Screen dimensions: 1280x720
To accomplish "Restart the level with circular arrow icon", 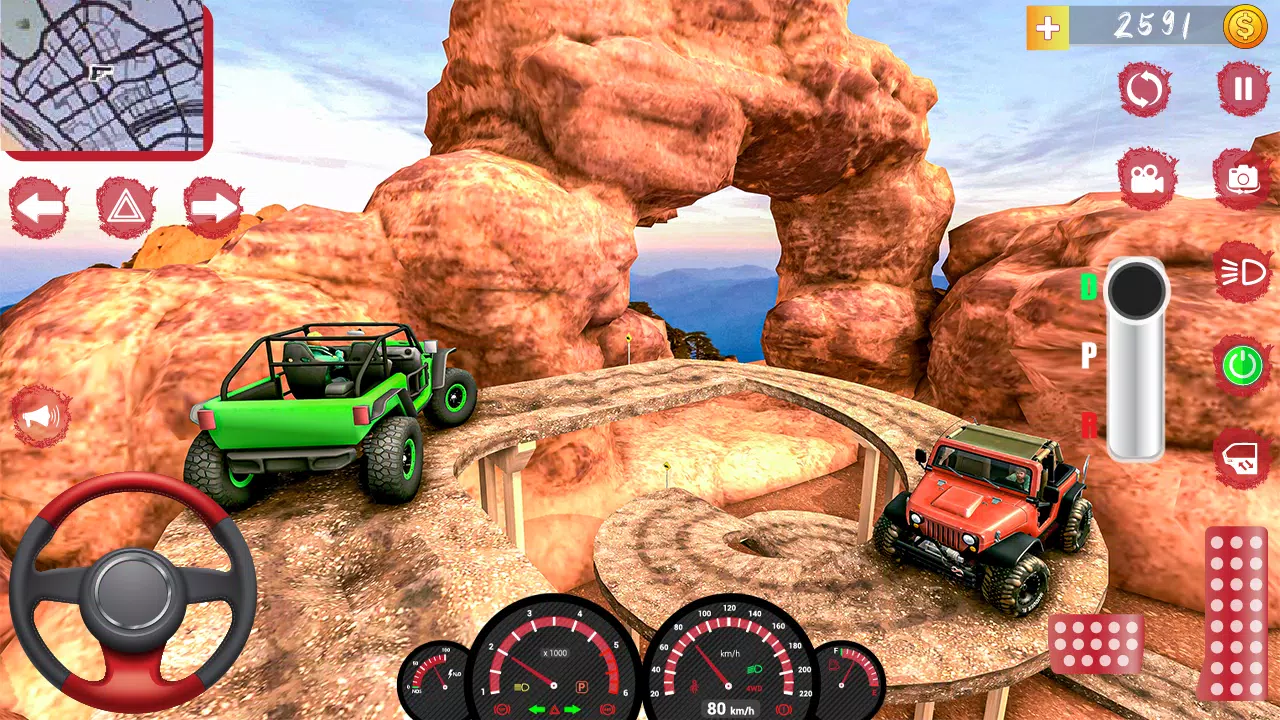I will [x=1146, y=89].
